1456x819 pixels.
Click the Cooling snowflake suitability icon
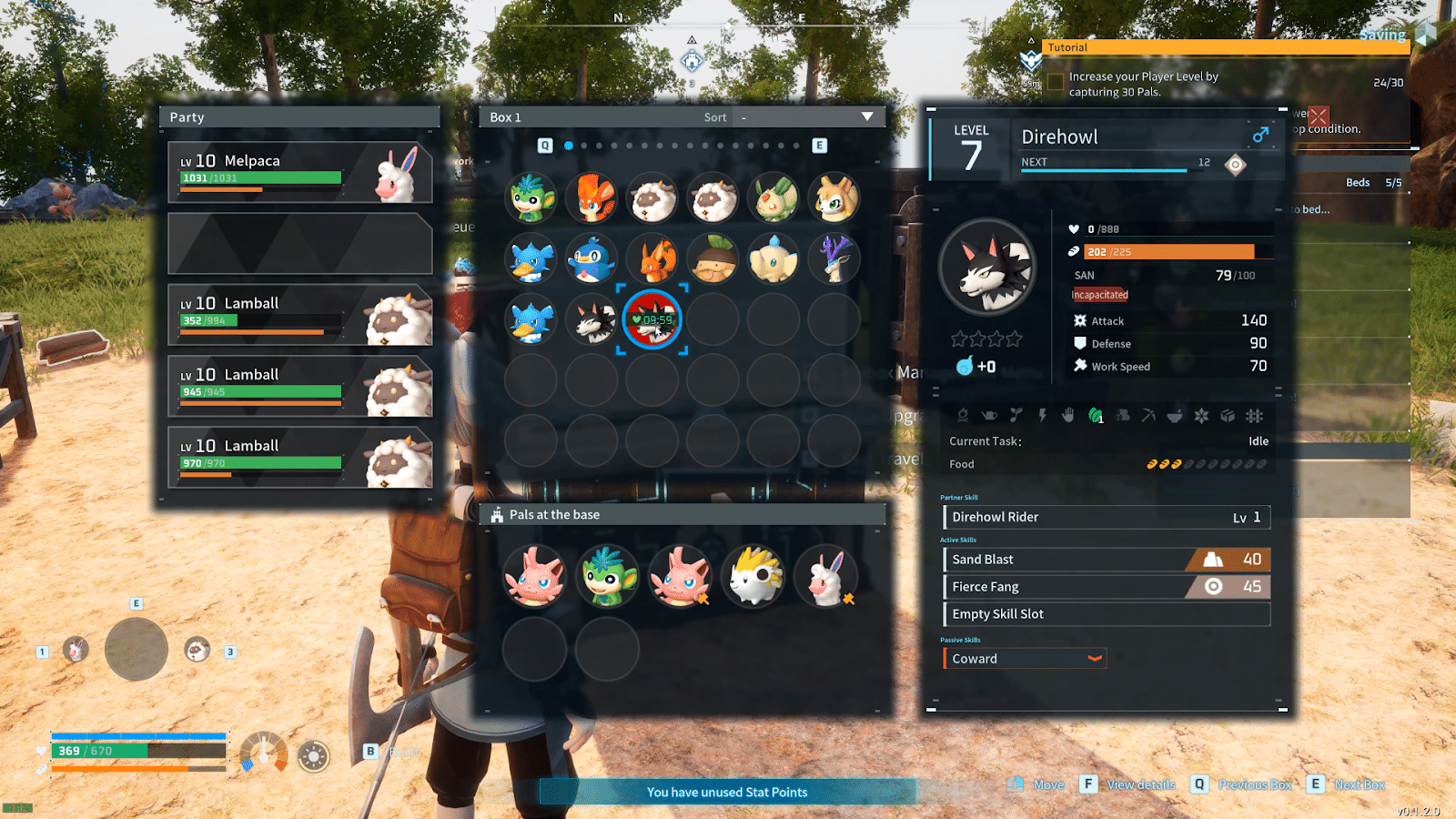point(1201,416)
